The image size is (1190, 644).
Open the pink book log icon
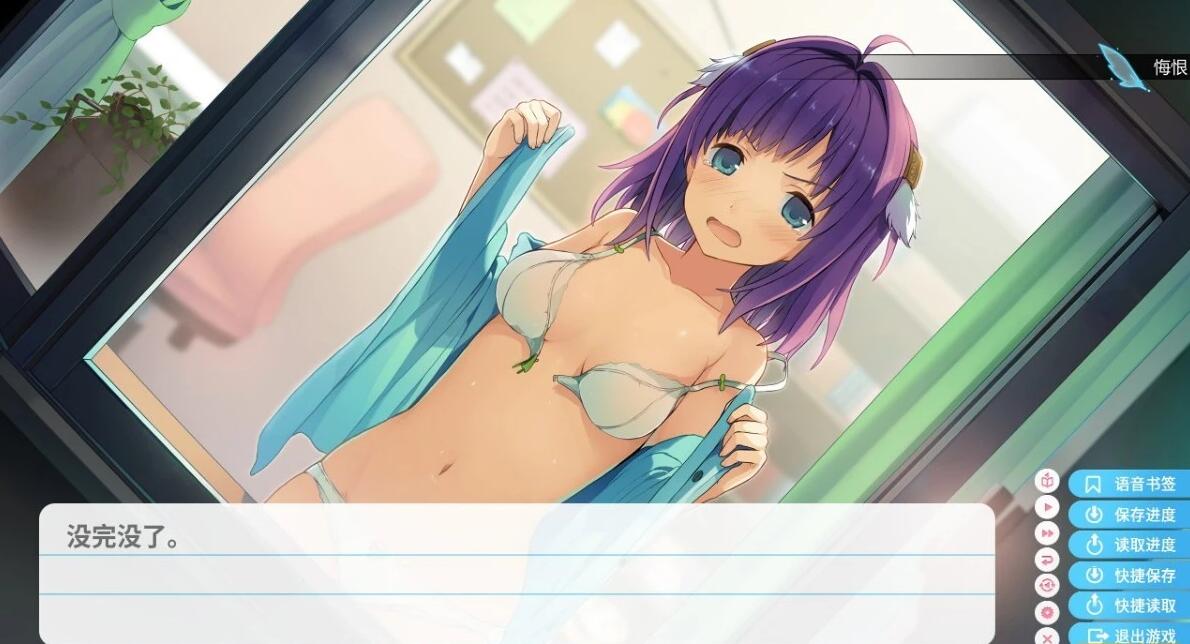[1047, 481]
